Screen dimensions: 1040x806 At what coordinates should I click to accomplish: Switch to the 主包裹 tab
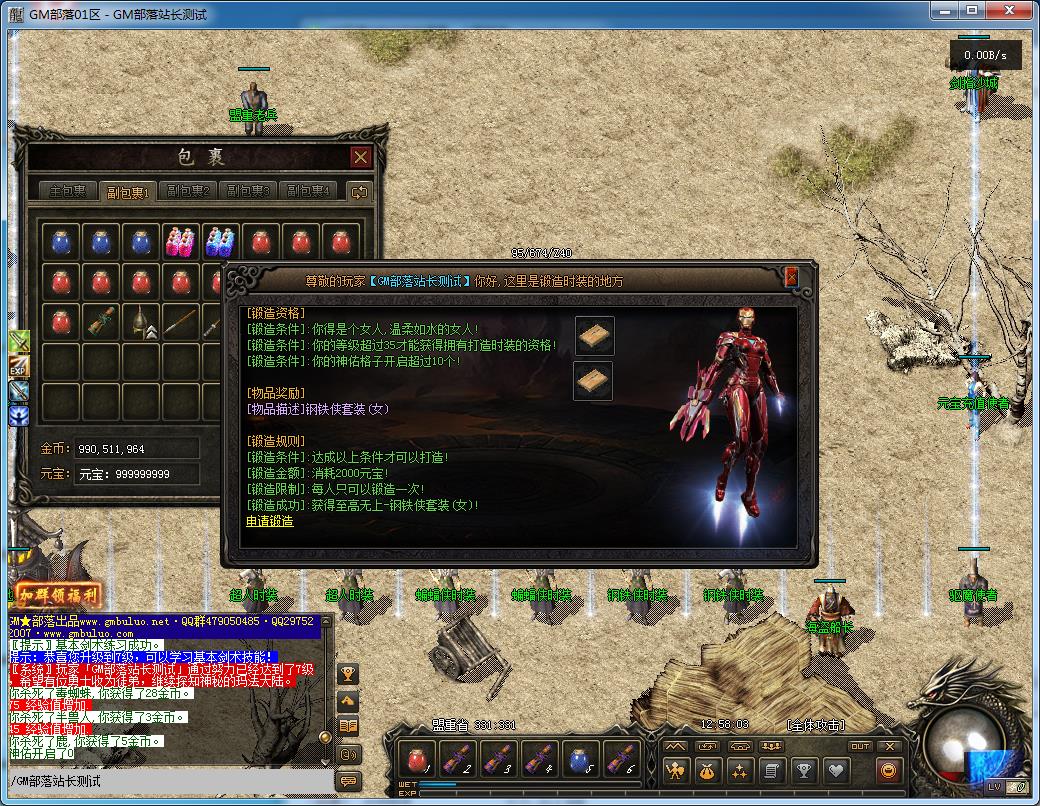point(69,191)
